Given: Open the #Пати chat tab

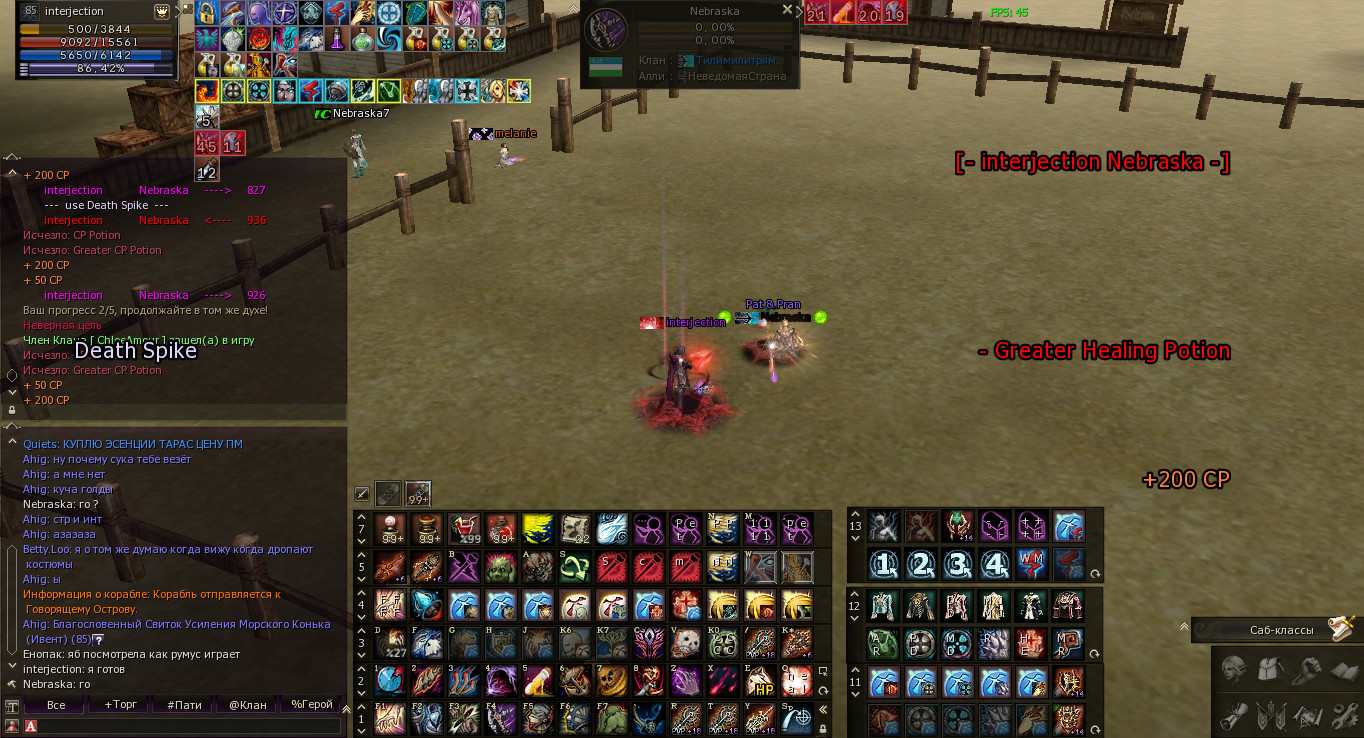Looking at the screenshot, I should 184,705.
